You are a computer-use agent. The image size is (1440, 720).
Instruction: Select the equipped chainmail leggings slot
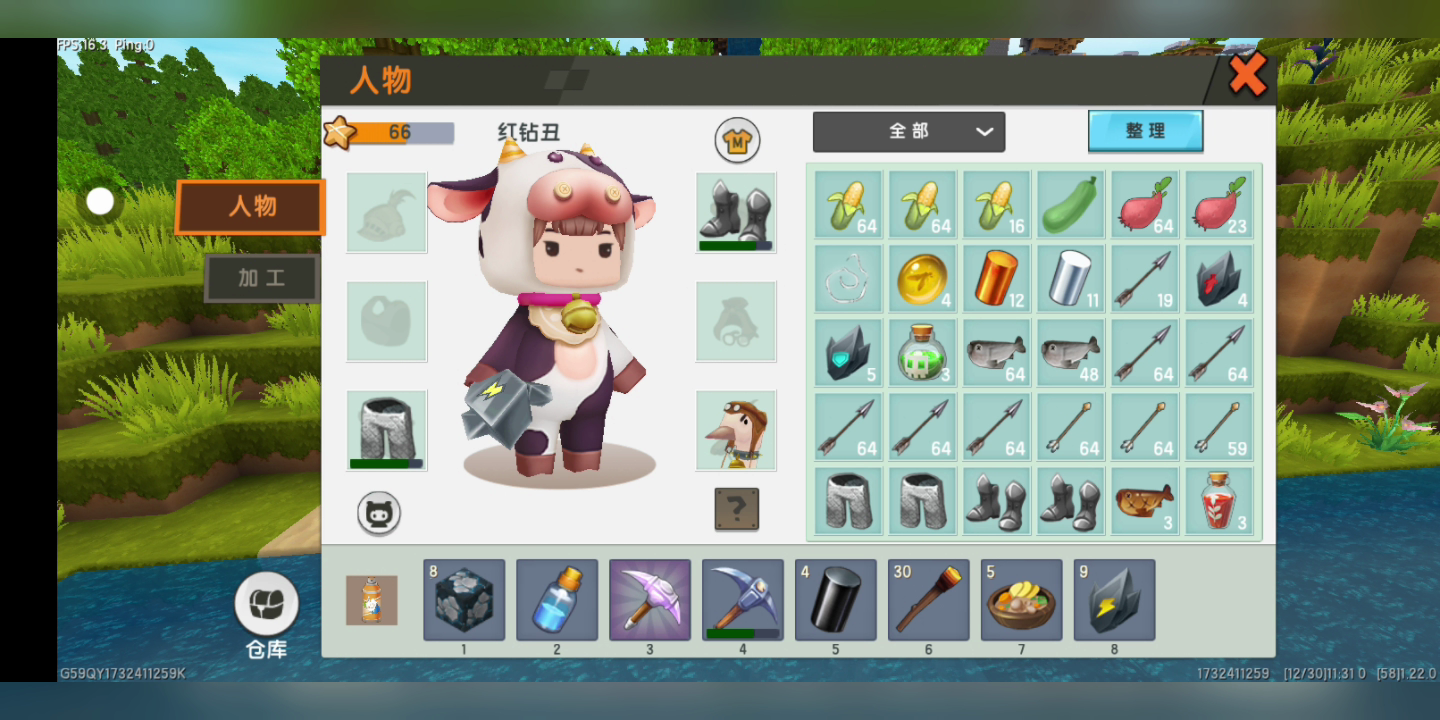(x=387, y=430)
